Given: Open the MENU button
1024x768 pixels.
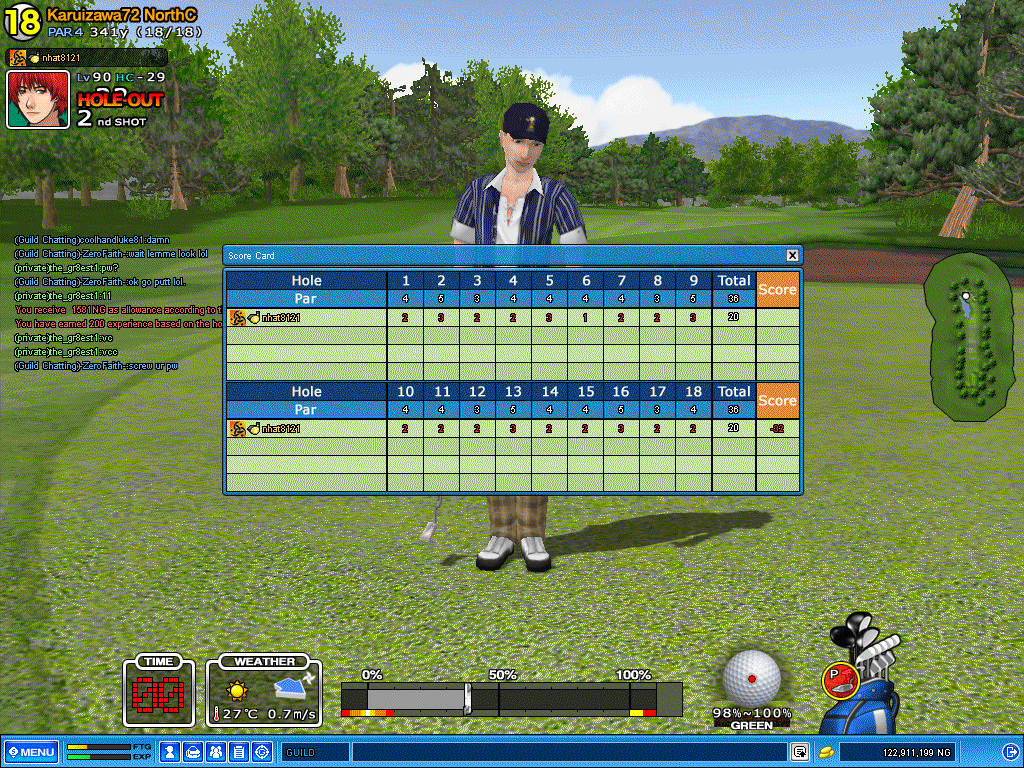Looking at the screenshot, I should pyautogui.click(x=31, y=752).
